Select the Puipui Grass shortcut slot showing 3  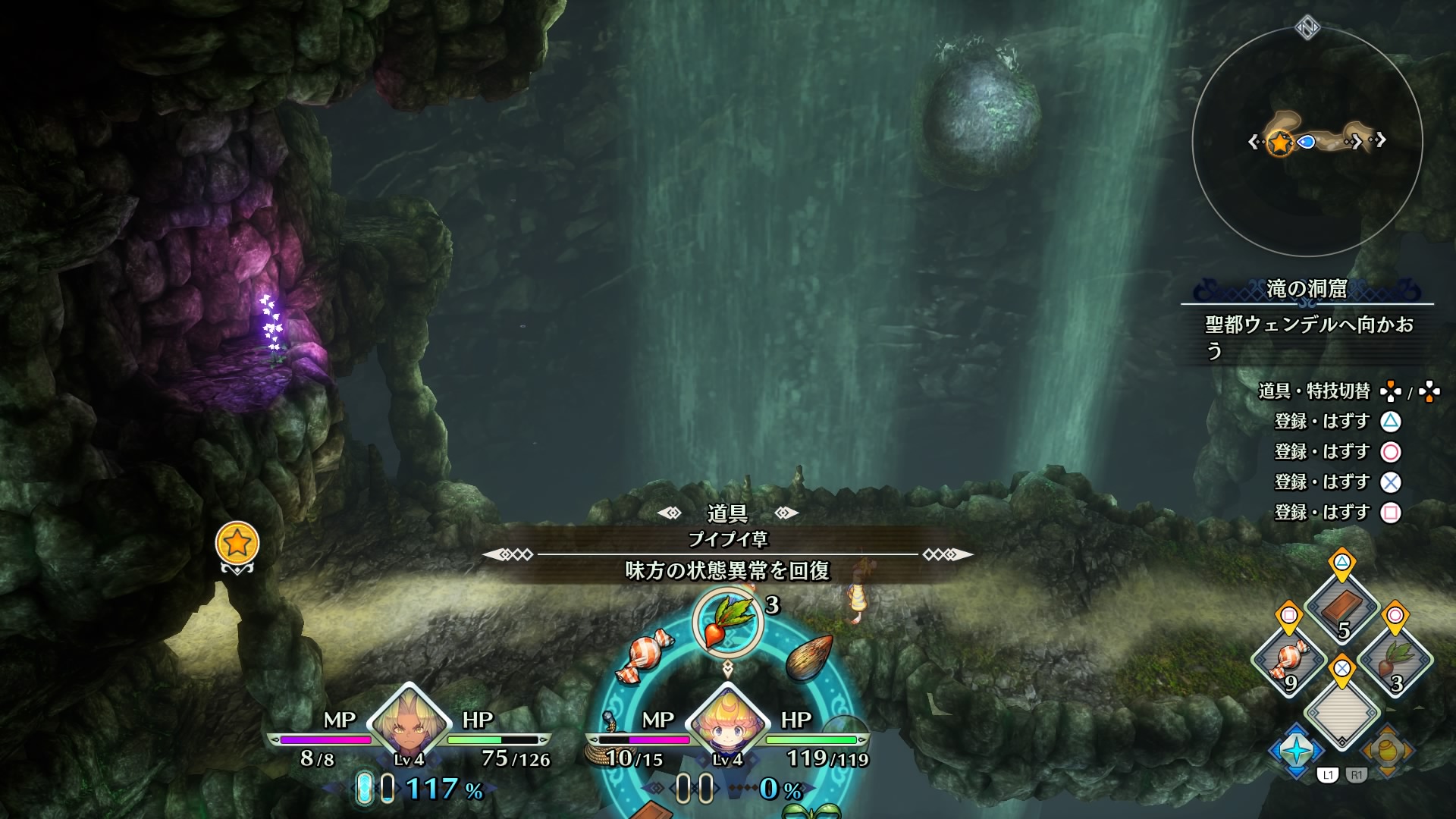[1395, 660]
